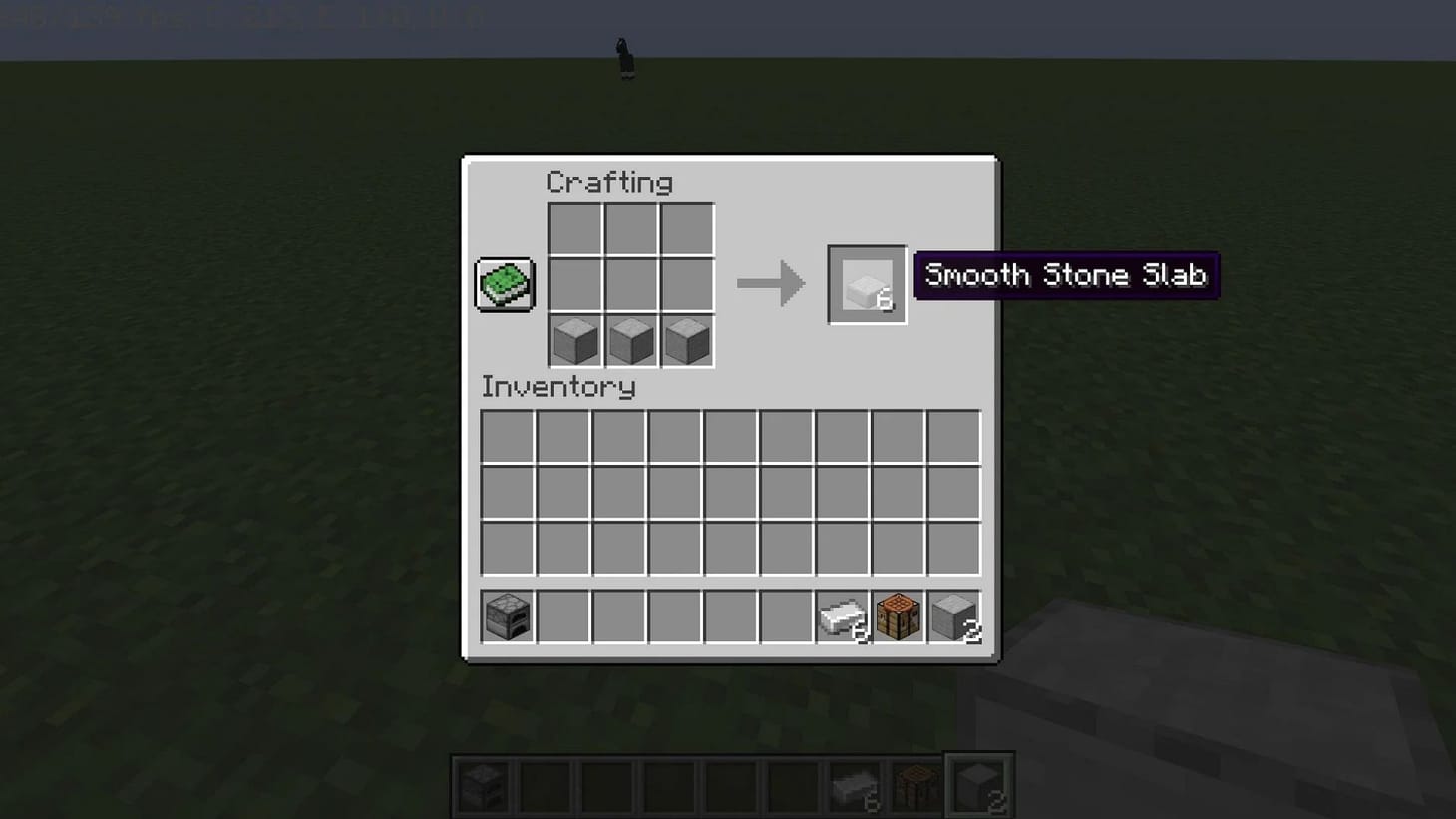Select the smooth stone slab in the game hotbar

point(854,784)
